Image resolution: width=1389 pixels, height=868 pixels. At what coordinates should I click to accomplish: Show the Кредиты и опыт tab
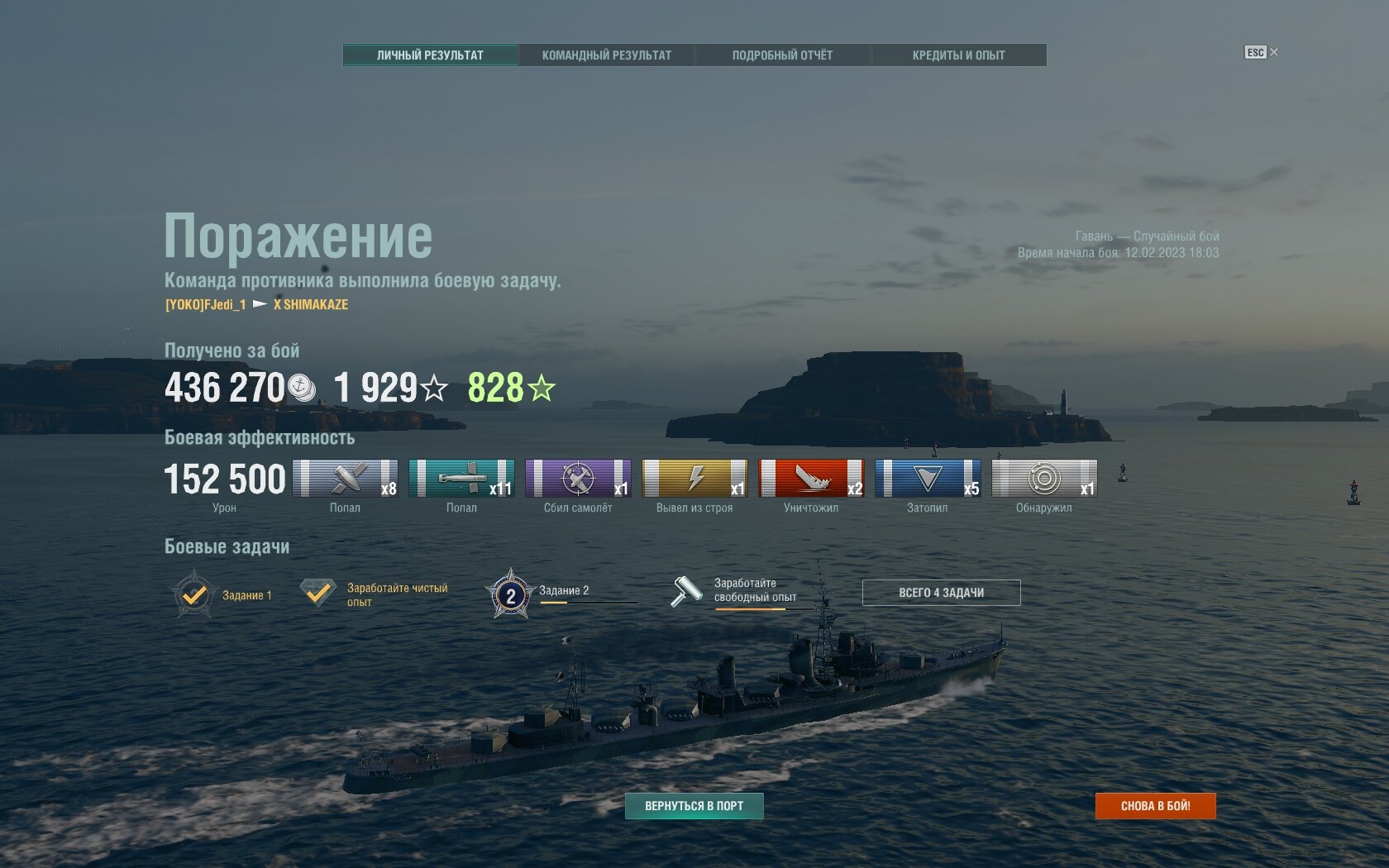[958, 55]
